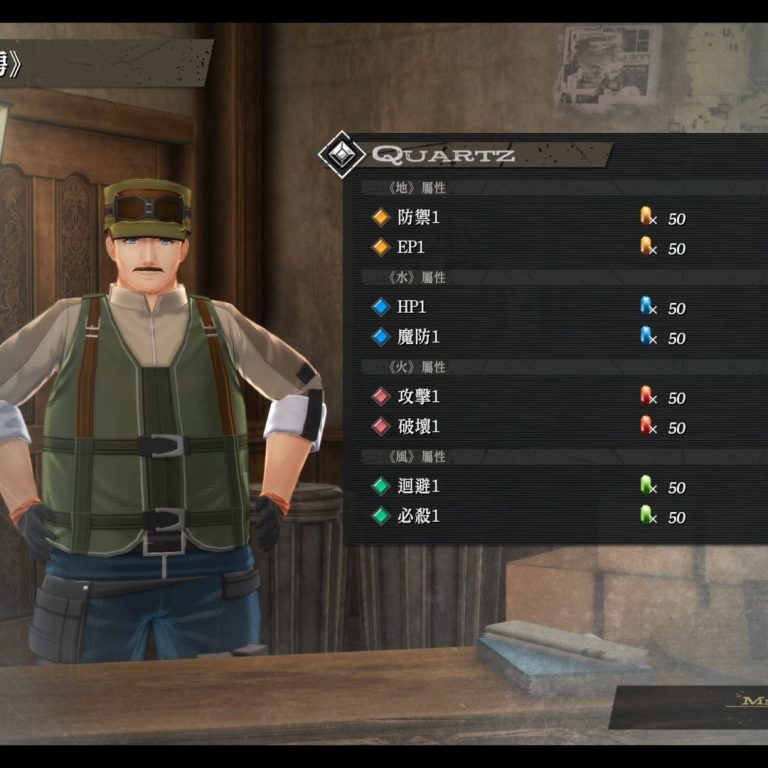This screenshot has width=768, height=768.
Task: Select the 破壞1 quartz row
Action: [x=419, y=427]
